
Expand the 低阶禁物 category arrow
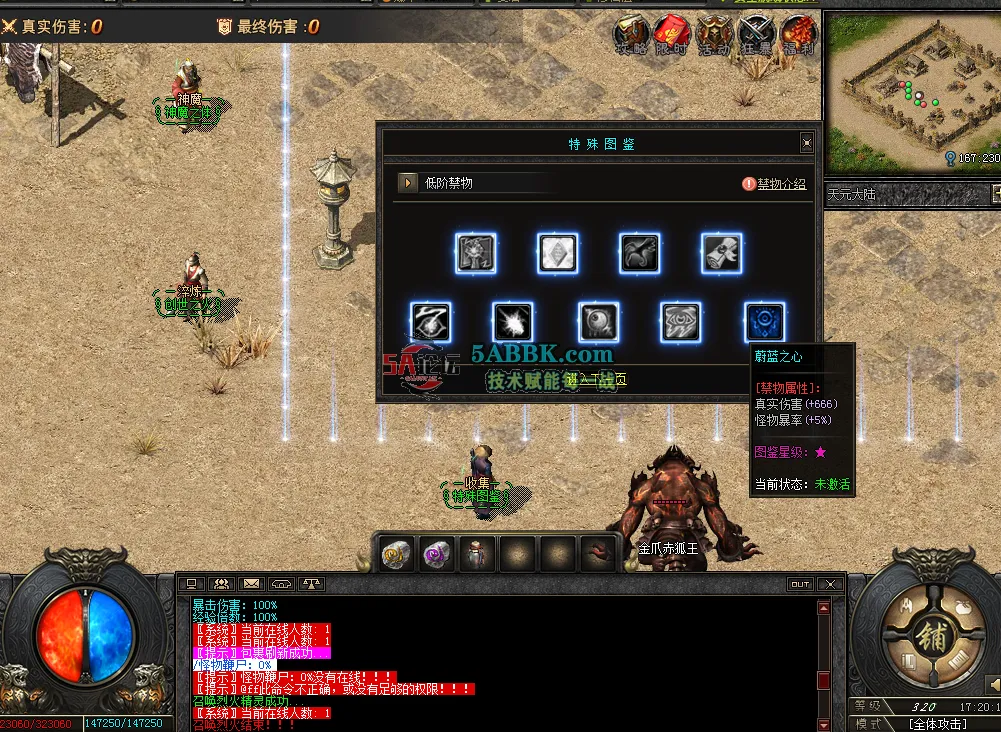(407, 183)
